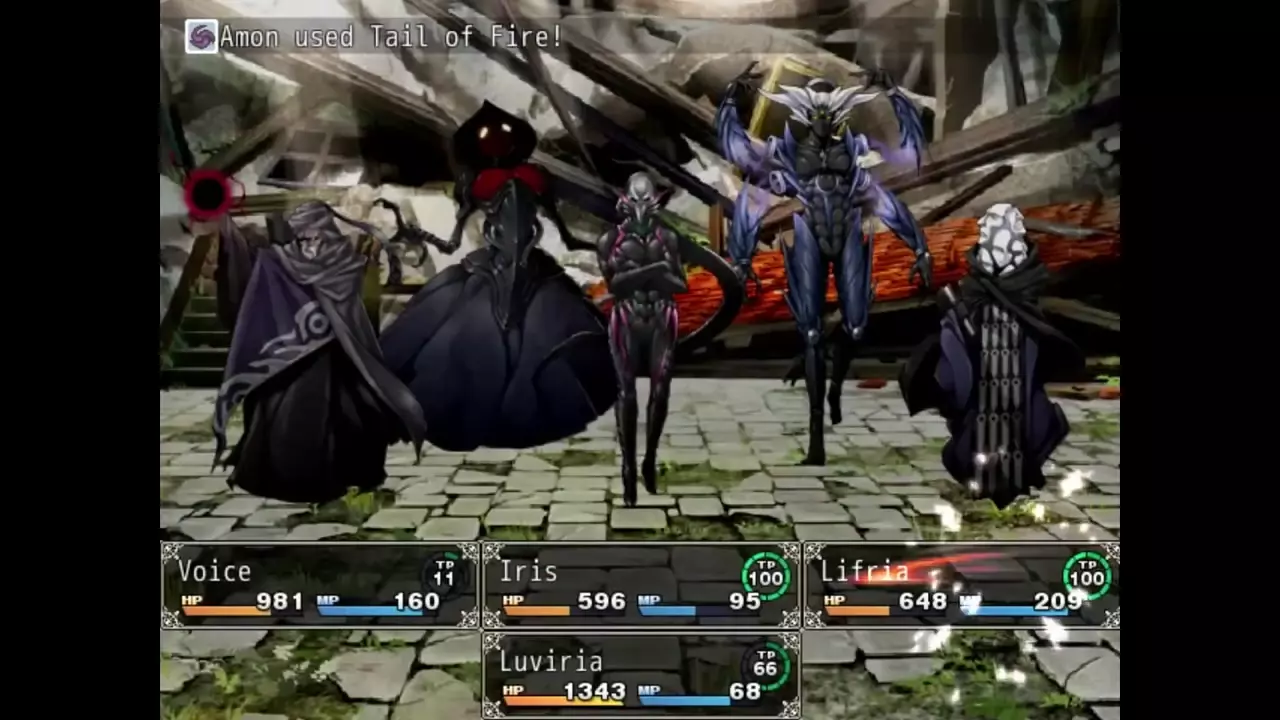Choose Iris in the party window

click(641, 586)
